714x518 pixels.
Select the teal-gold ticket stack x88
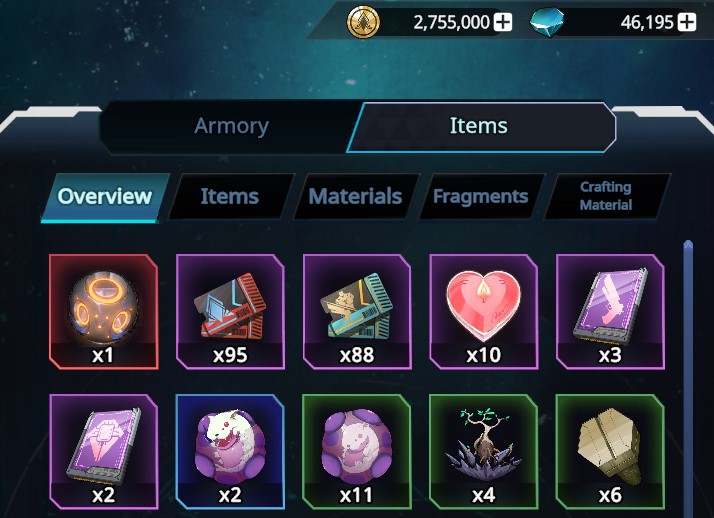(x=356, y=311)
